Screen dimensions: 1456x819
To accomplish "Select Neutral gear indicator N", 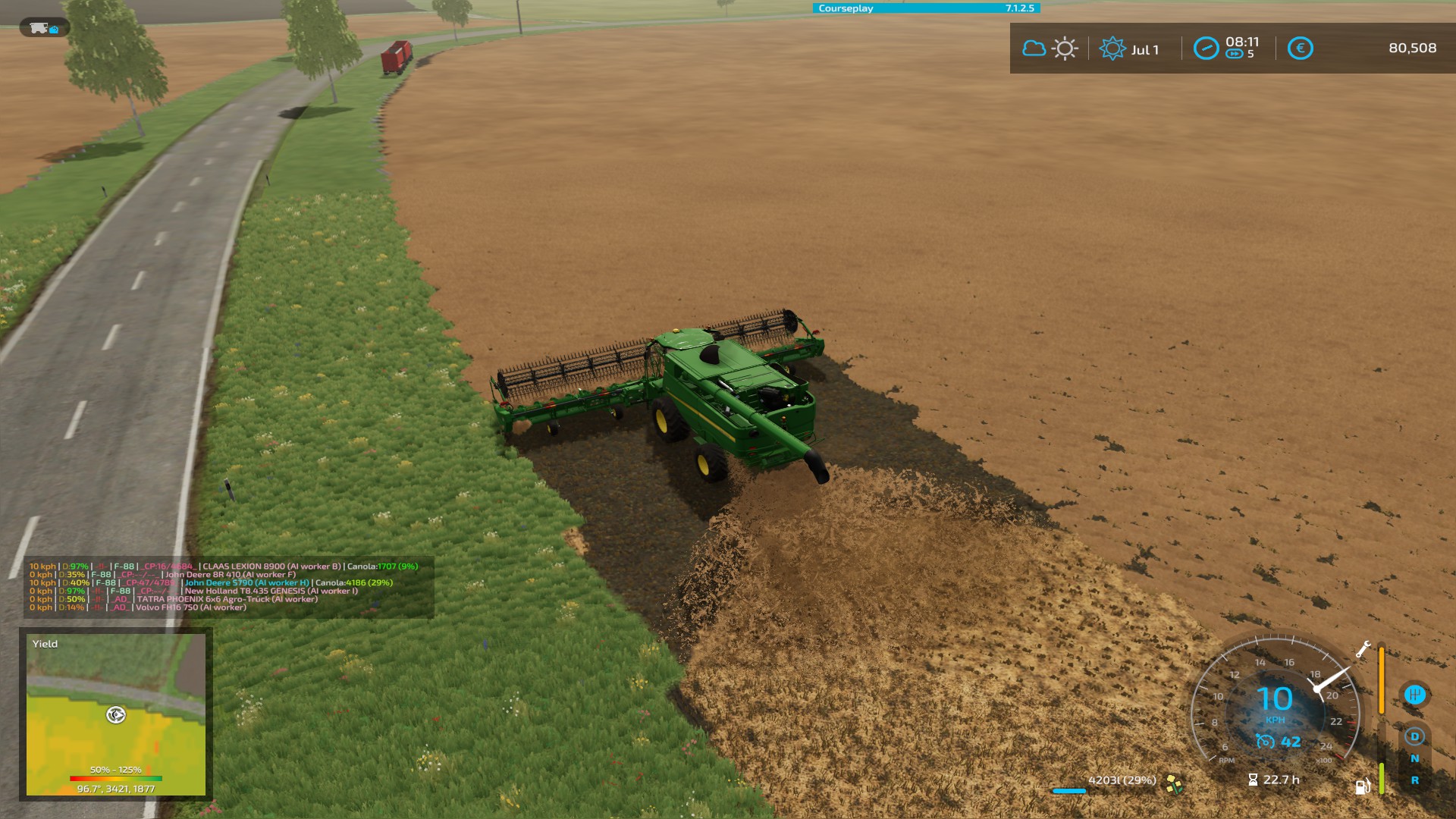I will pyautogui.click(x=1414, y=760).
